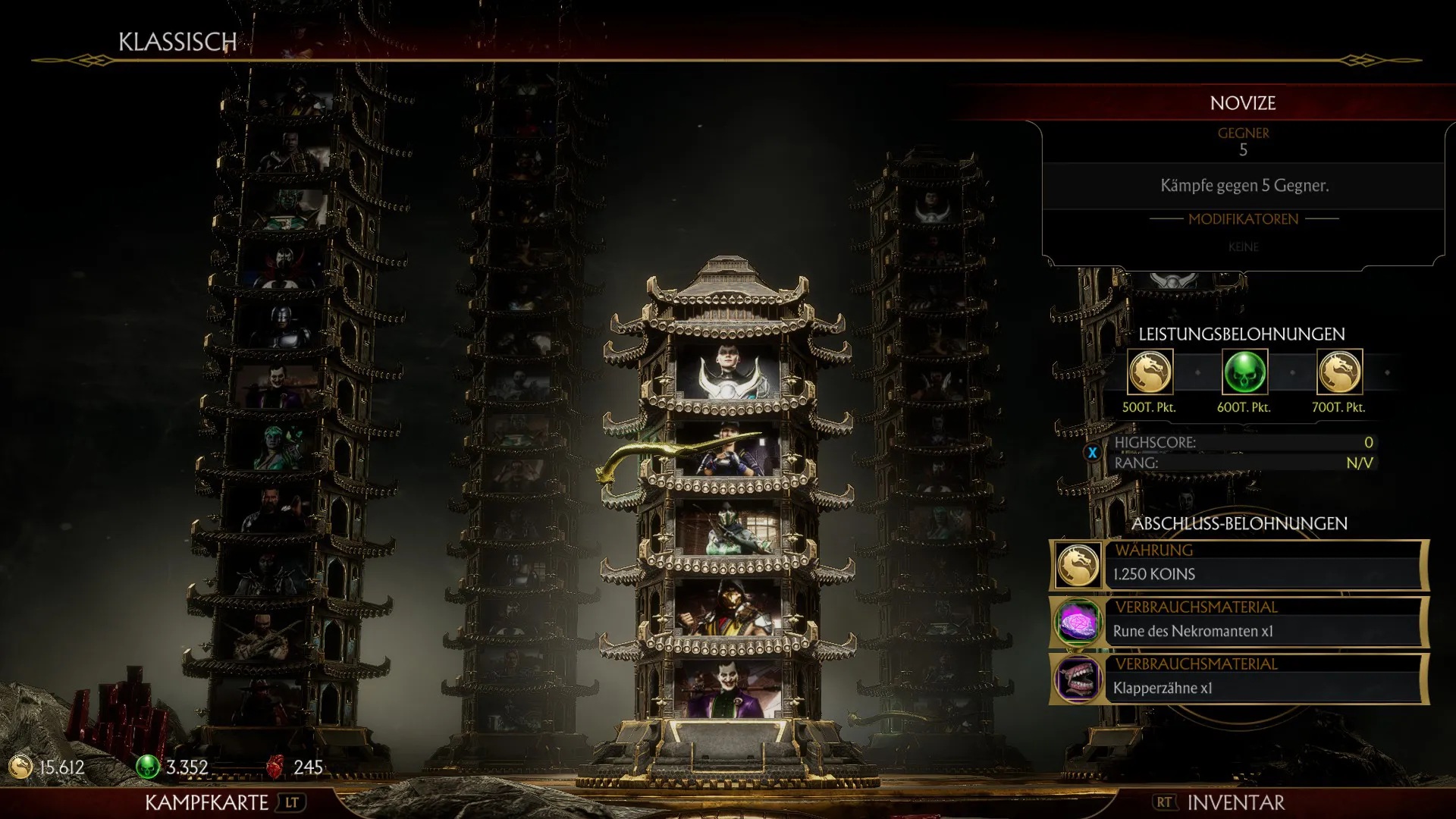Select the Rune des Nekromanten reward

click(1239, 623)
